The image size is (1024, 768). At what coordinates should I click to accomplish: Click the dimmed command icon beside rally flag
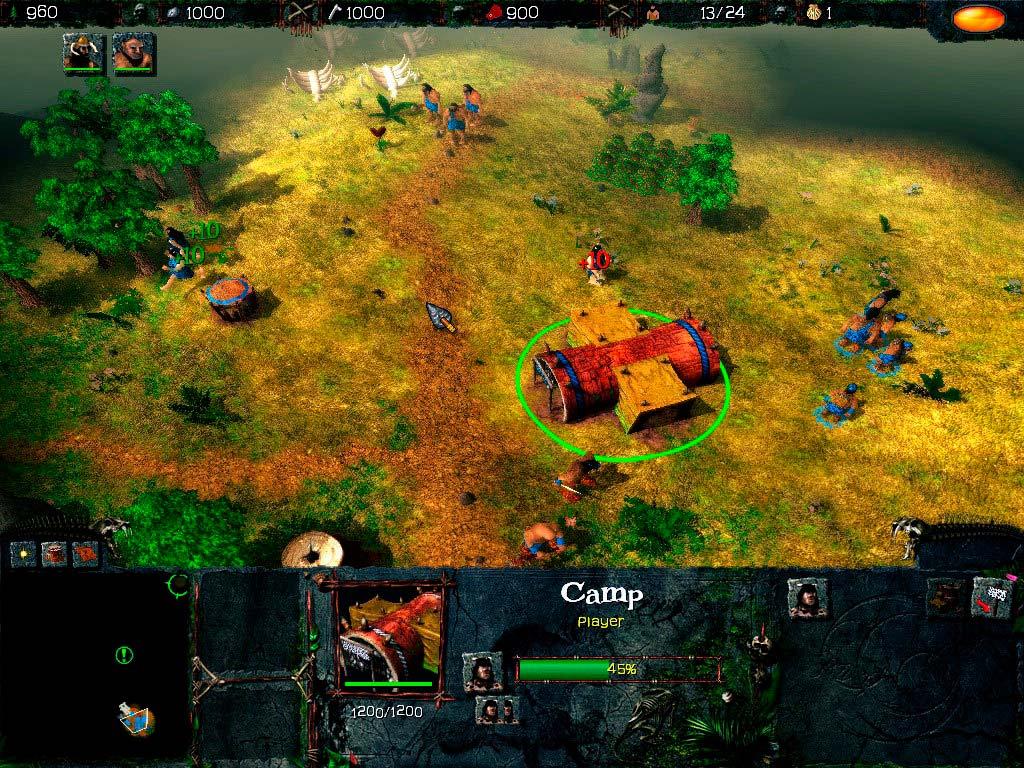(x=945, y=597)
